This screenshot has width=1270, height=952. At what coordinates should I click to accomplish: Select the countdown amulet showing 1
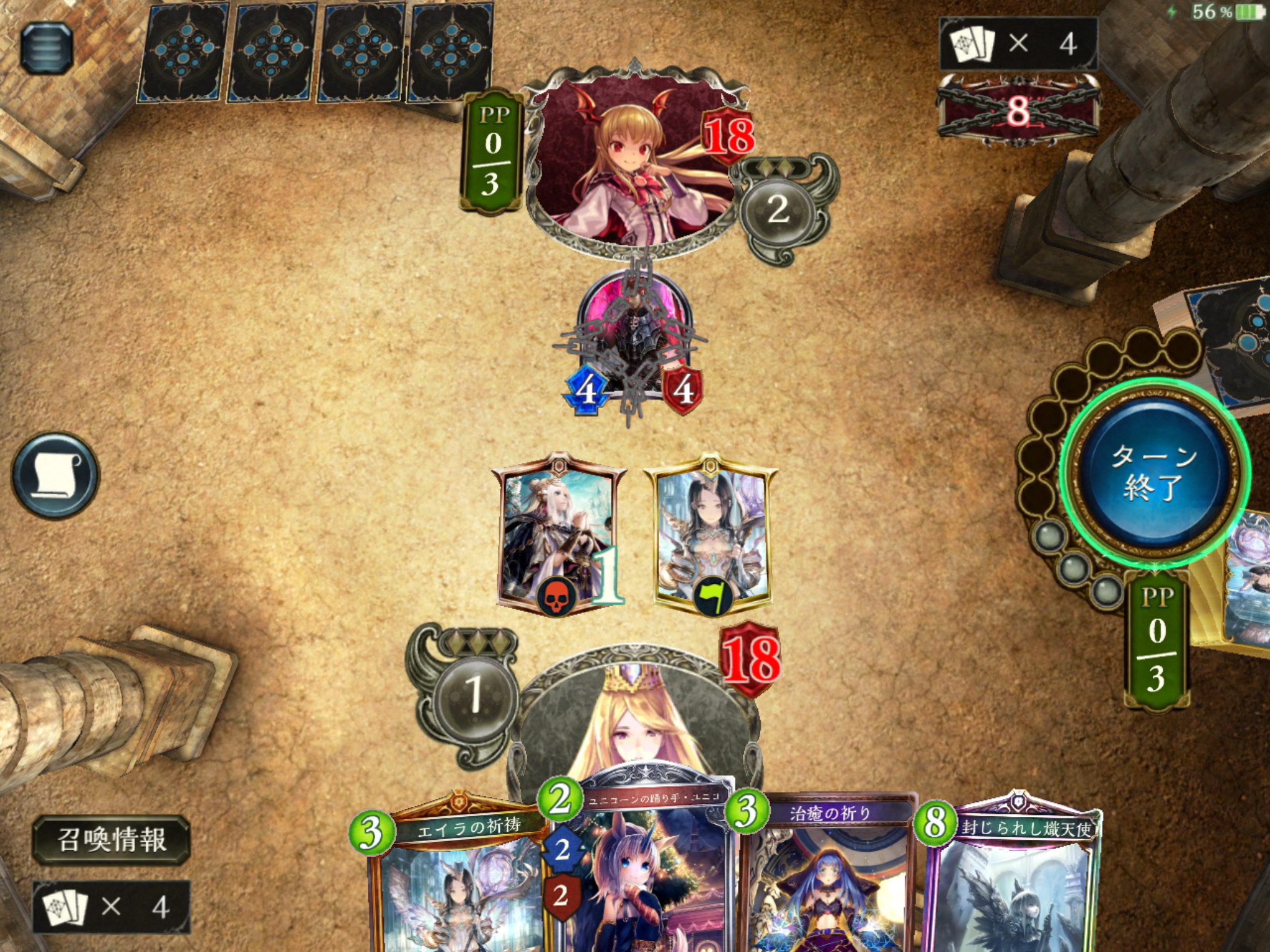[x=558, y=533]
